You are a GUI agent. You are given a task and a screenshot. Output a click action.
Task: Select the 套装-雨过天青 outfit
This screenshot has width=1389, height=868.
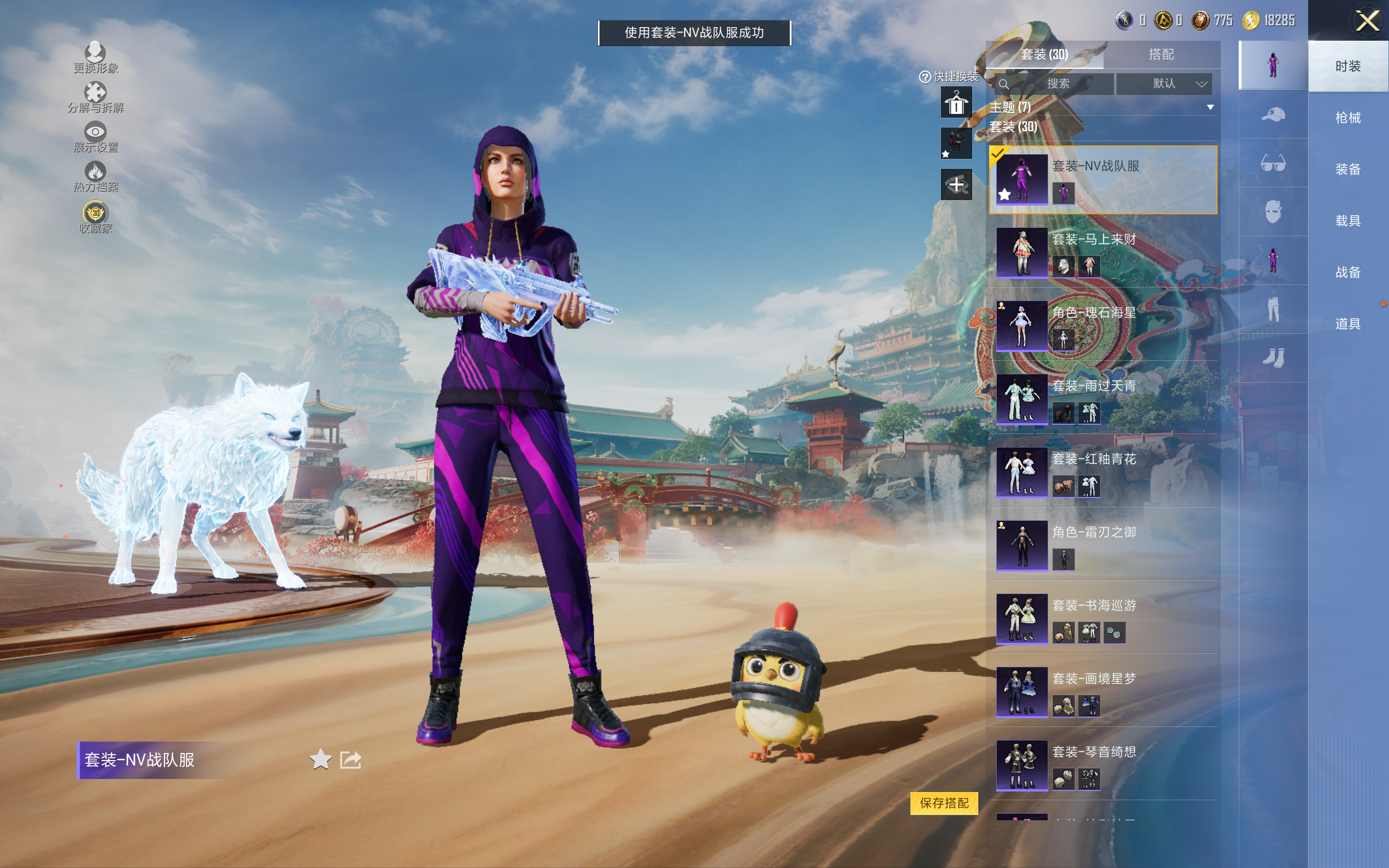[1102, 399]
